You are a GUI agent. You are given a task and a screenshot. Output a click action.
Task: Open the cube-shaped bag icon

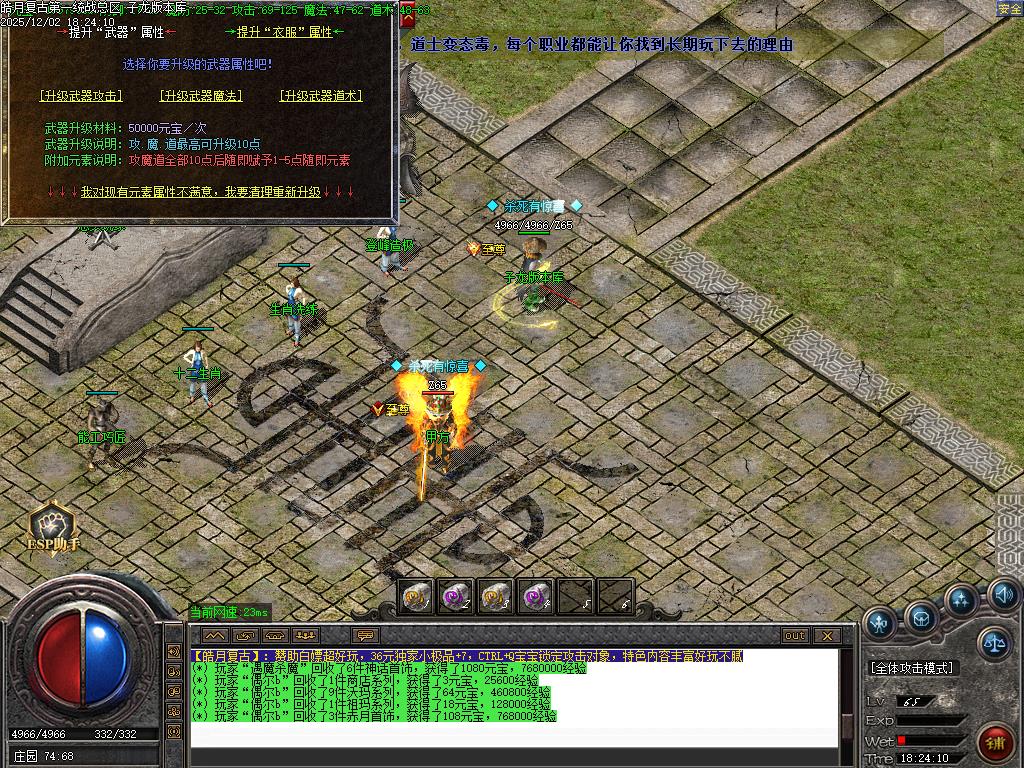[x=920, y=617]
